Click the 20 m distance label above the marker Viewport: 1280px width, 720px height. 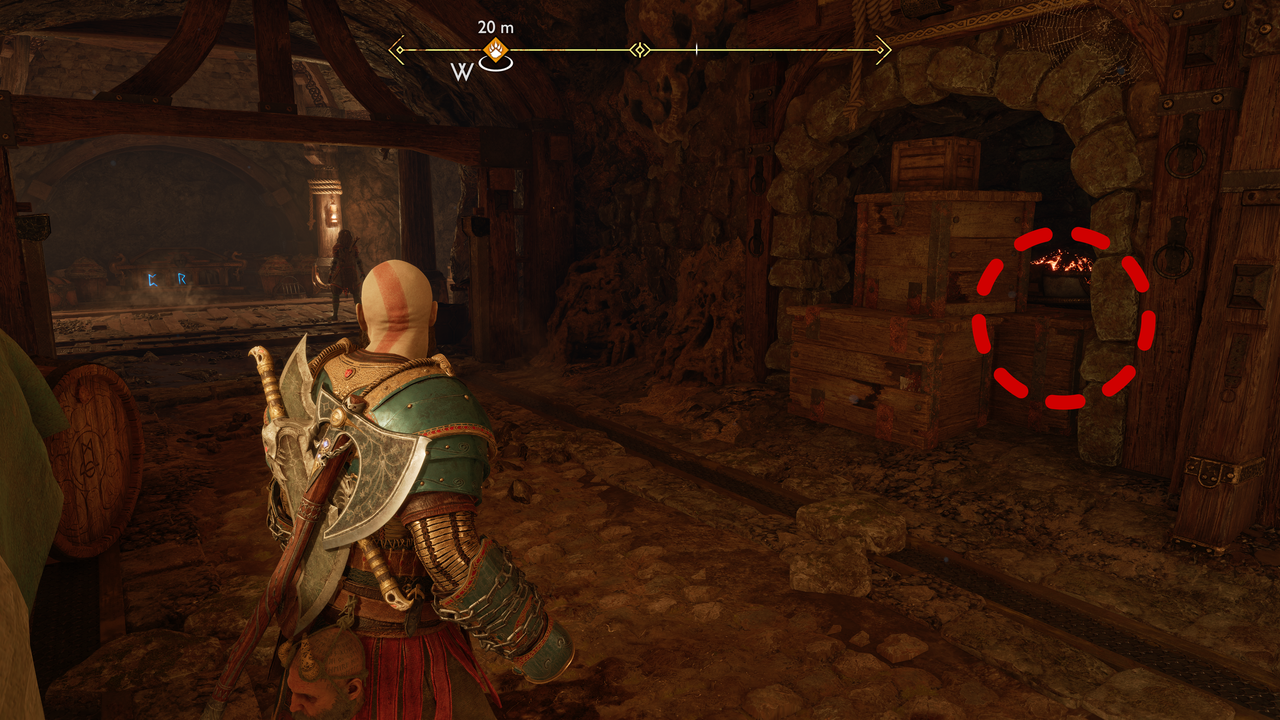point(495,26)
